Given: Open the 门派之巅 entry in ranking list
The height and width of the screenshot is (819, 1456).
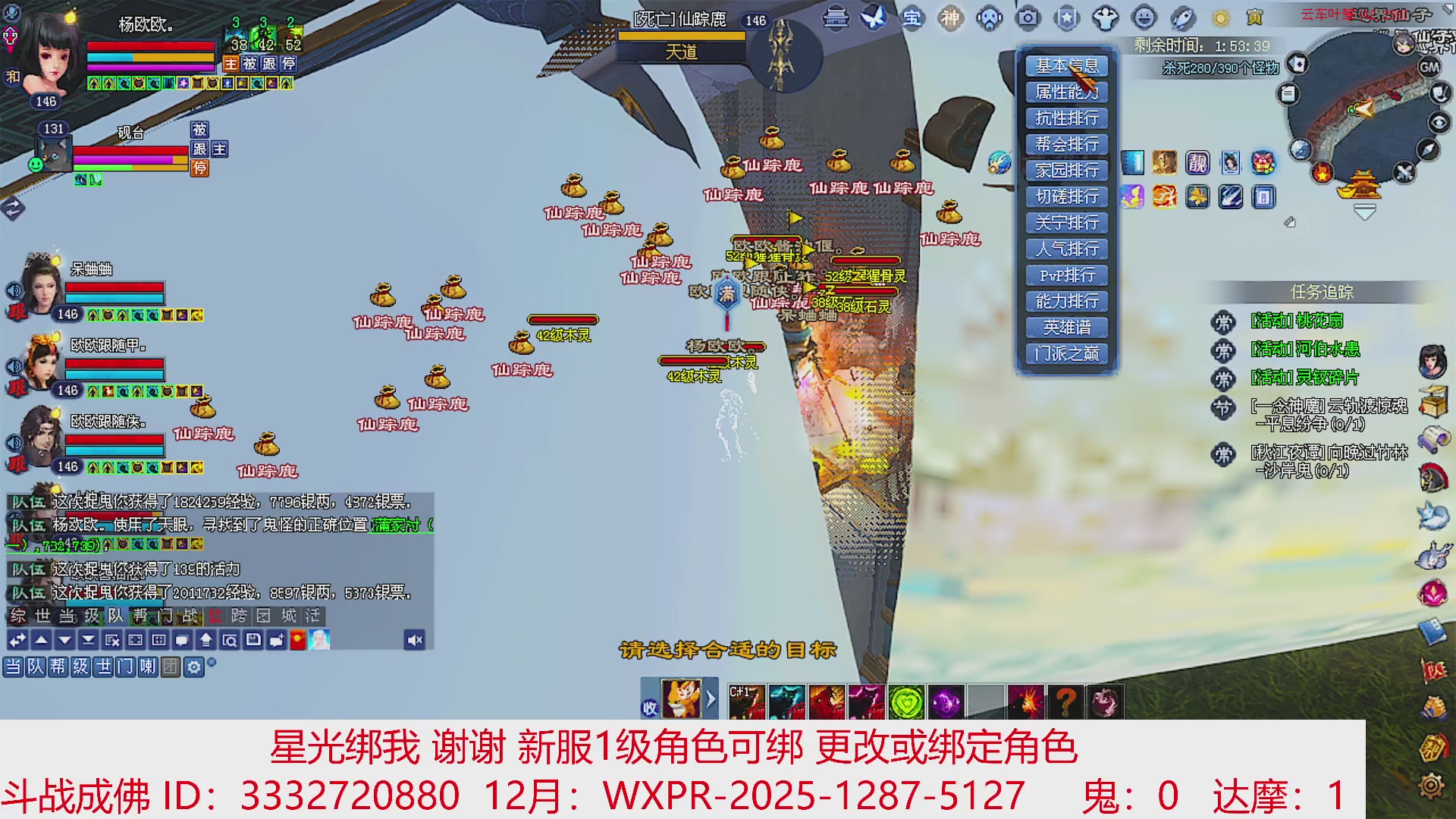Looking at the screenshot, I should coord(1065,353).
